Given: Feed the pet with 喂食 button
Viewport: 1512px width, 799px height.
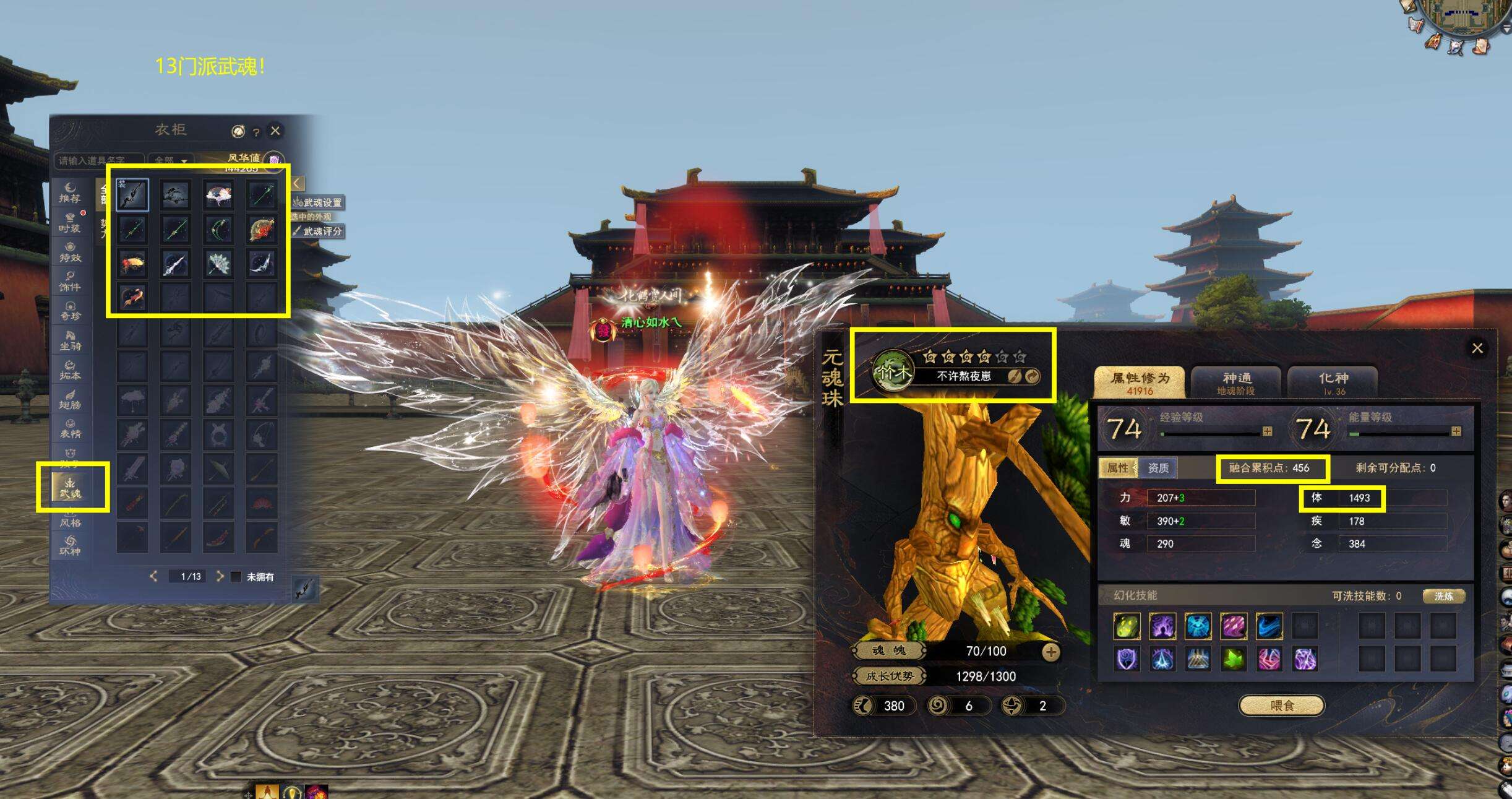Looking at the screenshot, I should (x=1281, y=705).
